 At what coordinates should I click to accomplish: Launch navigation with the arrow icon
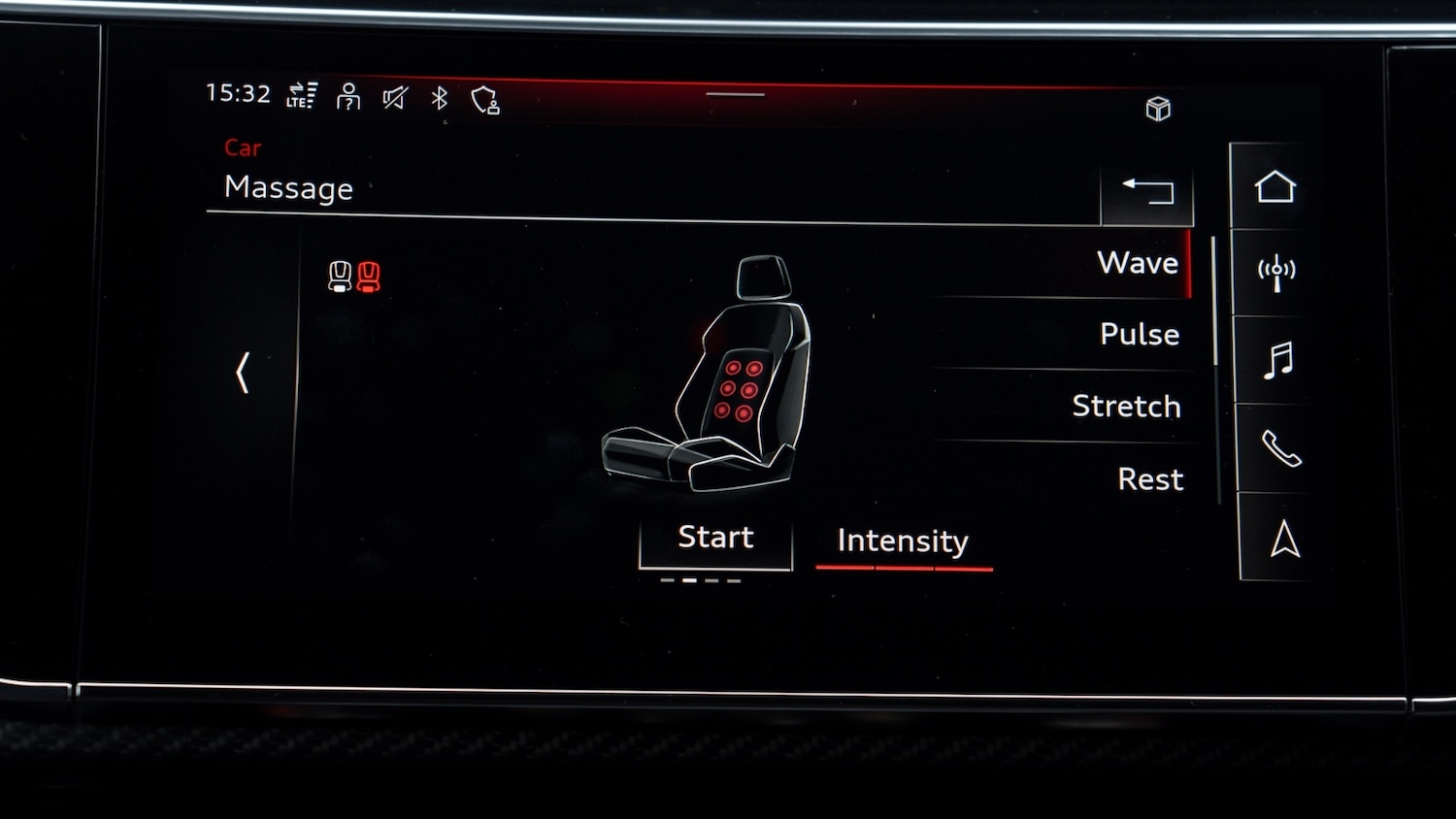pos(1284,539)
